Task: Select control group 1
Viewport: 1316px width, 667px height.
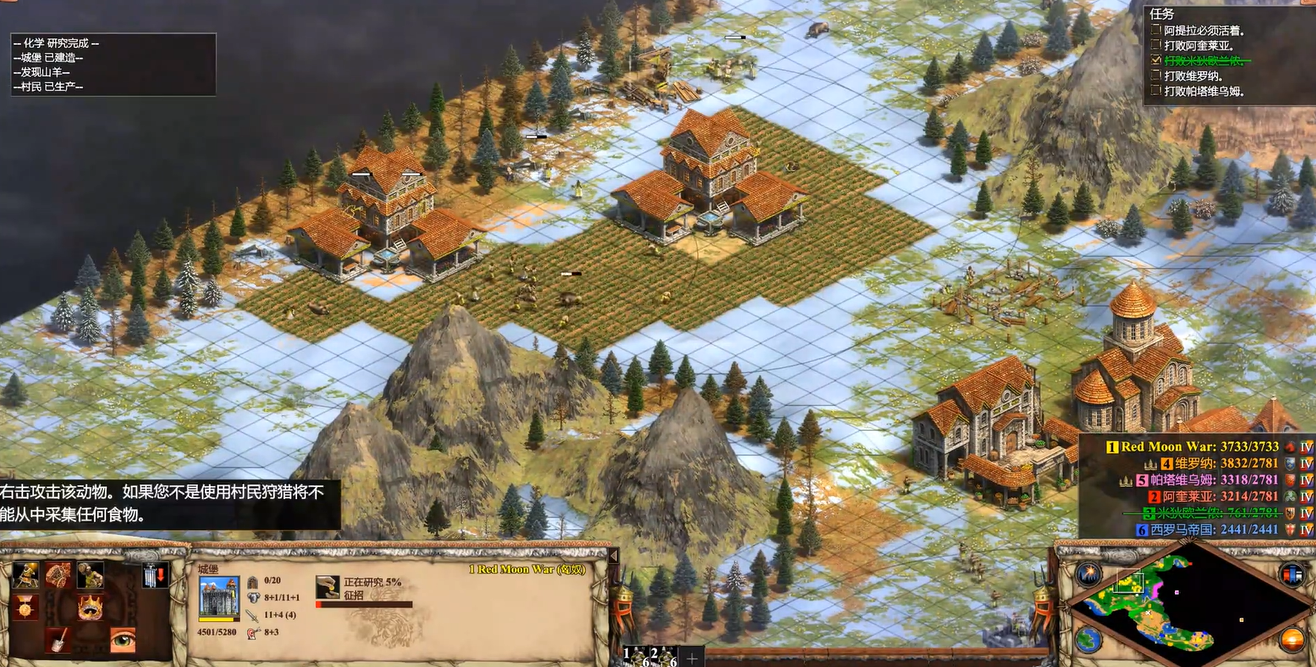Action: [628, 655]
